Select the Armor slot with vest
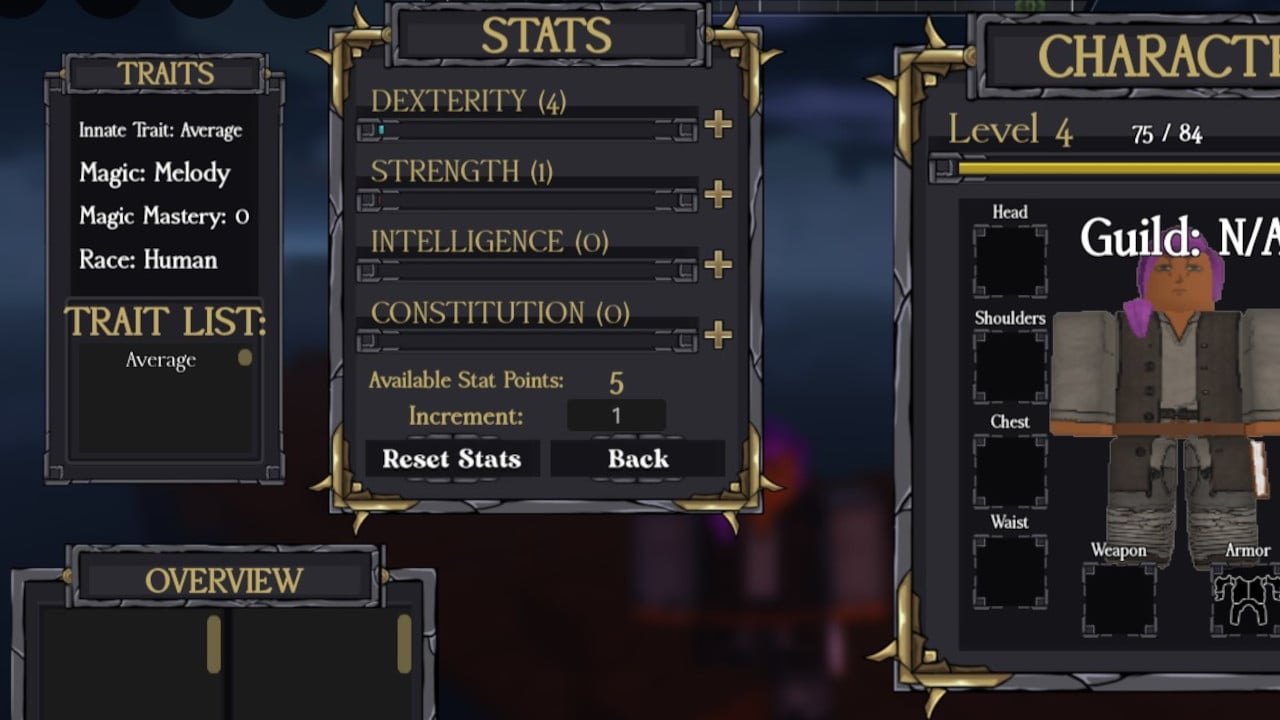Screen dimensions: 1280x720 1246,599
